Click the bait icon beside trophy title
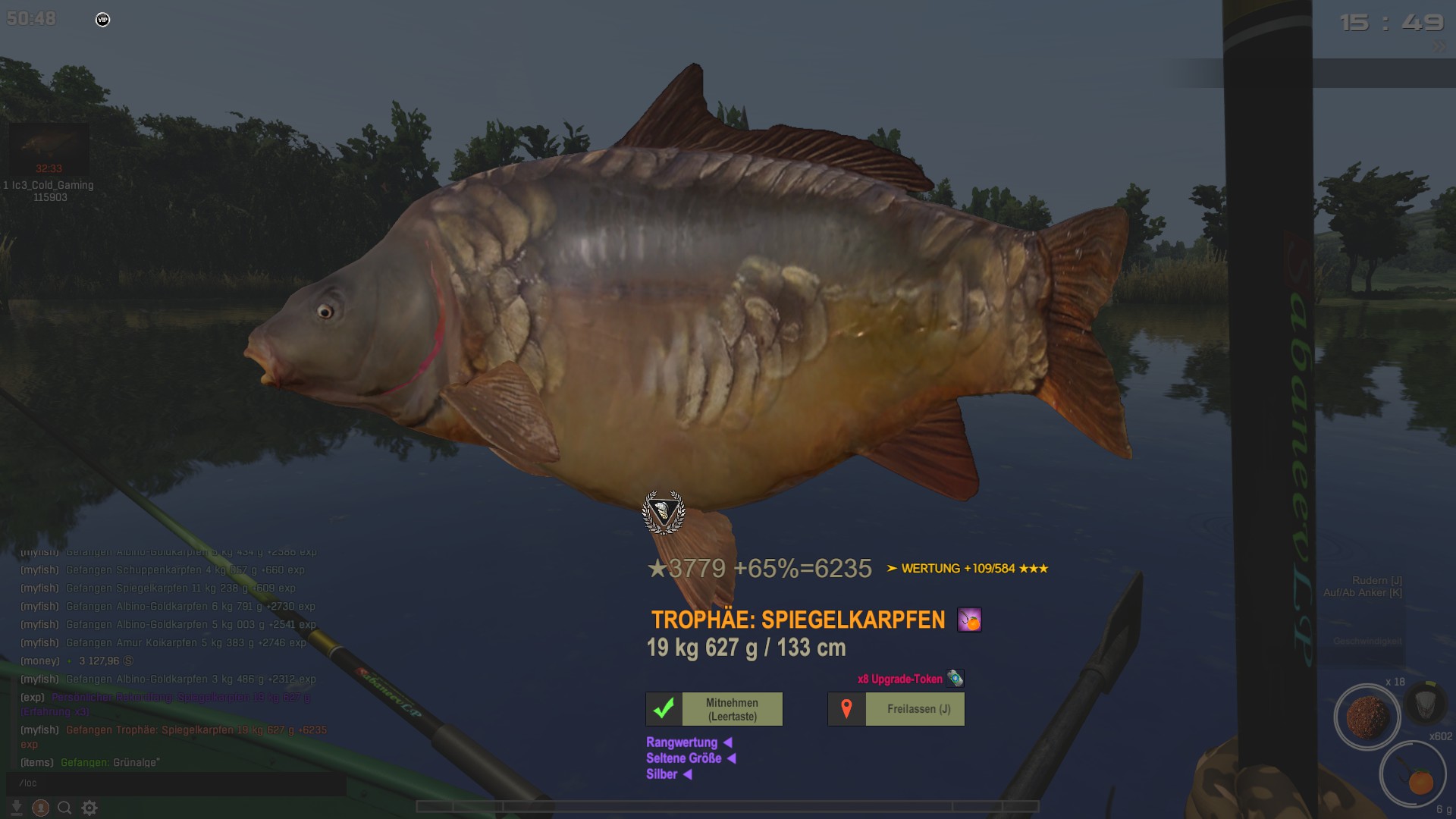 point(969,620)
